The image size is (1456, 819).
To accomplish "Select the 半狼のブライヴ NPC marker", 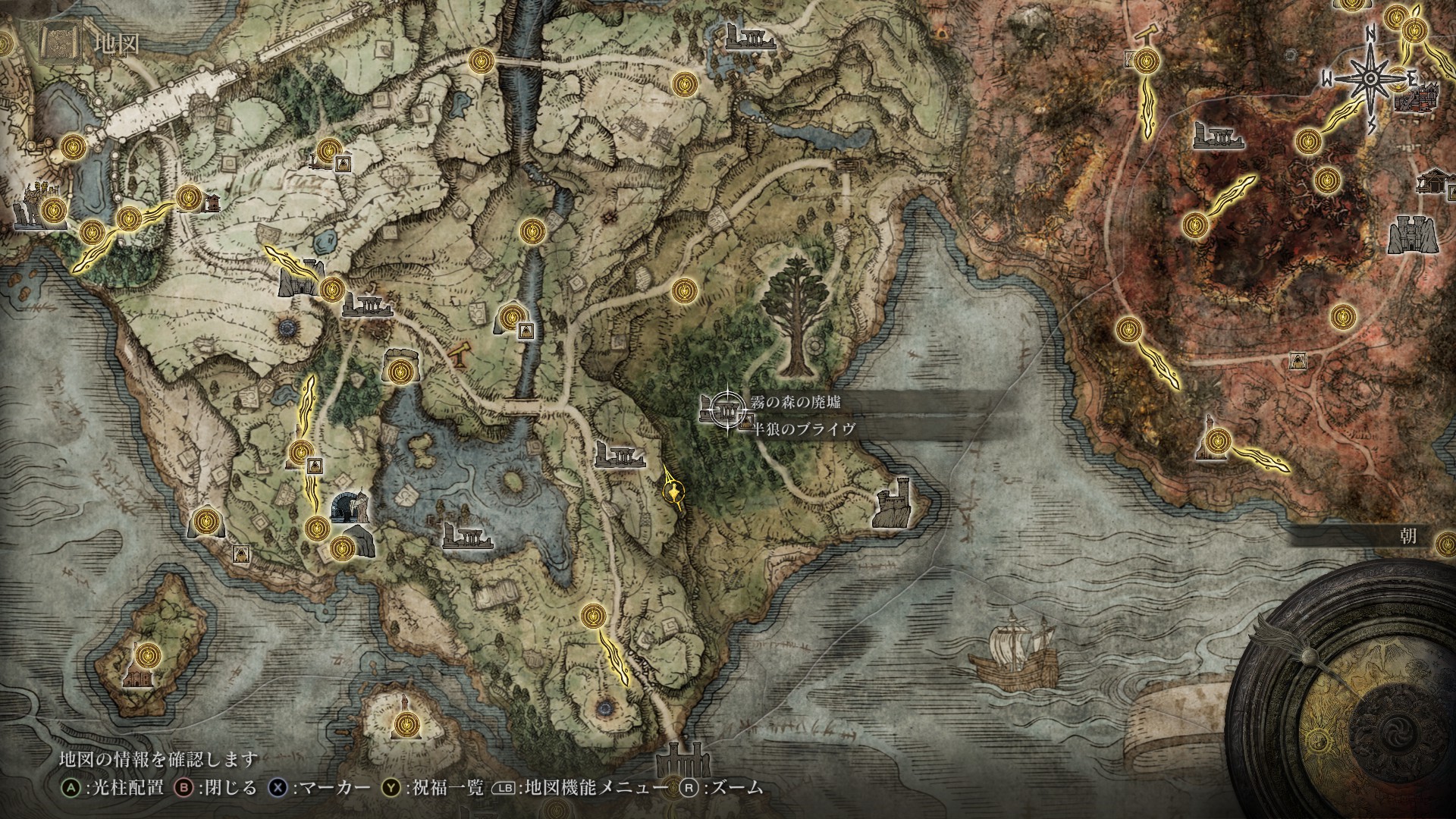I will [x=746, y=422].
